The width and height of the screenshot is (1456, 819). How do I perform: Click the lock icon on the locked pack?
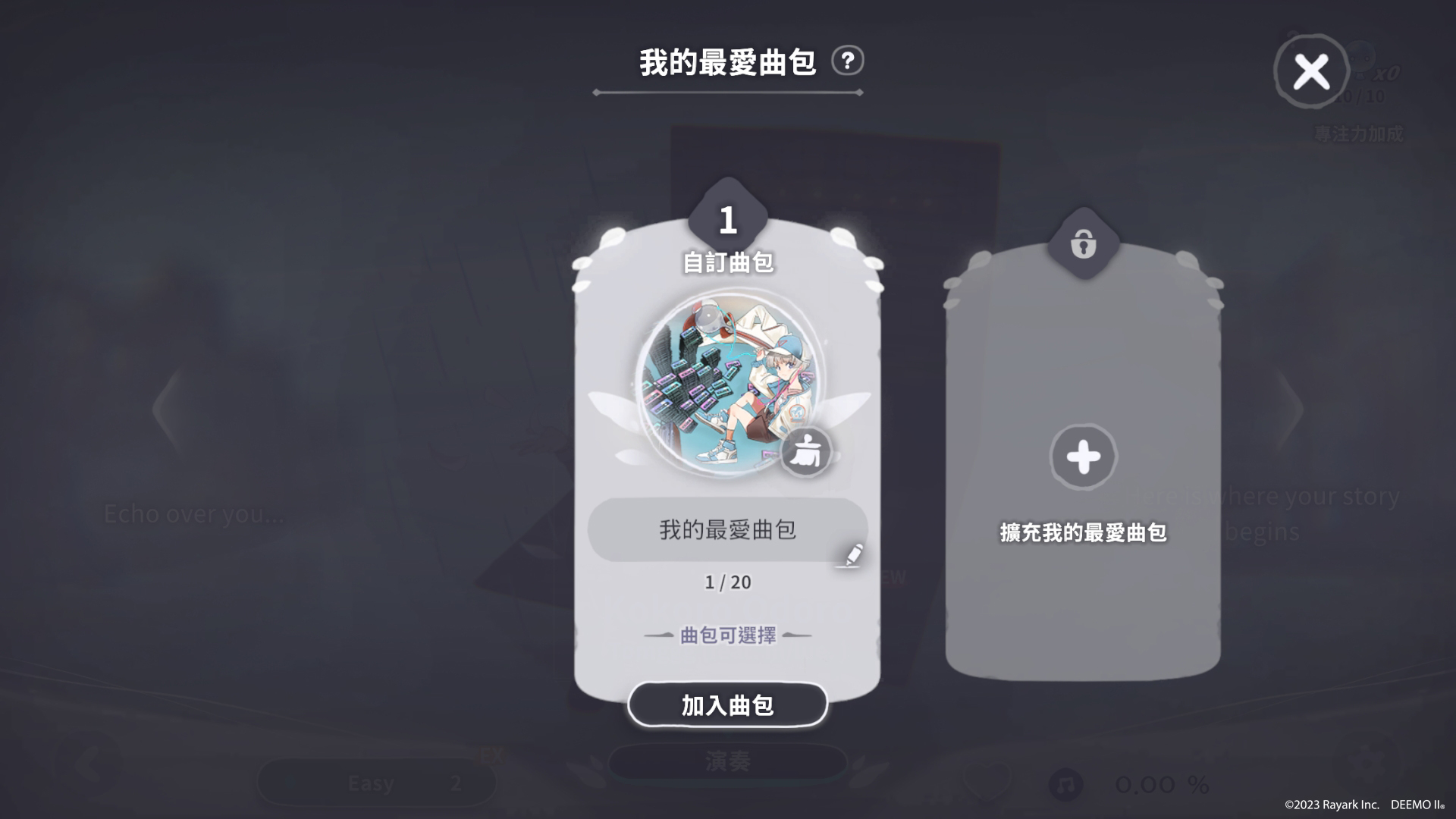coord(1082,244)
